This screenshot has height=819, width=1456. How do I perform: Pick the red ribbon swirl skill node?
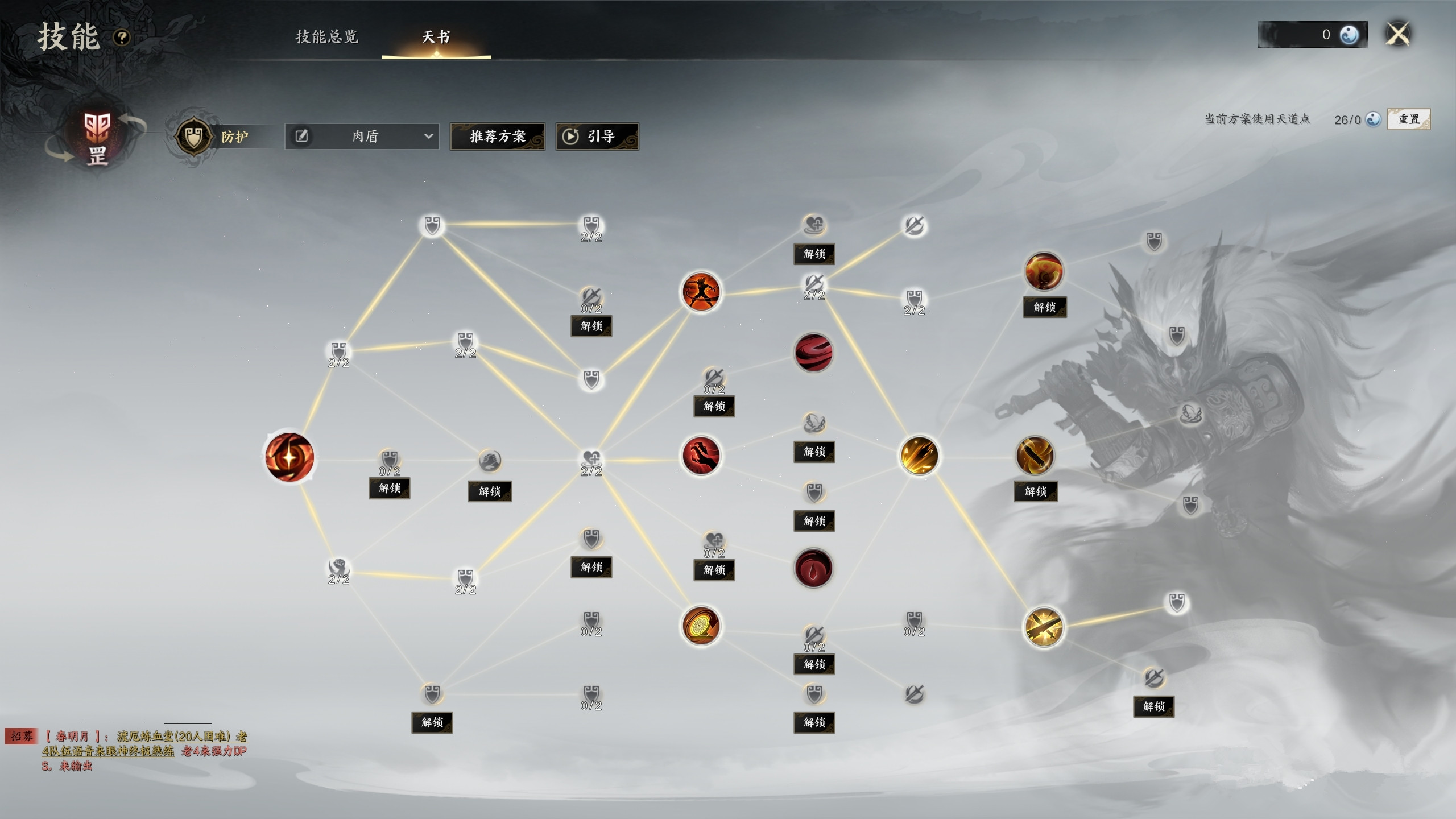pyautogui.click(x=813, y=353)
